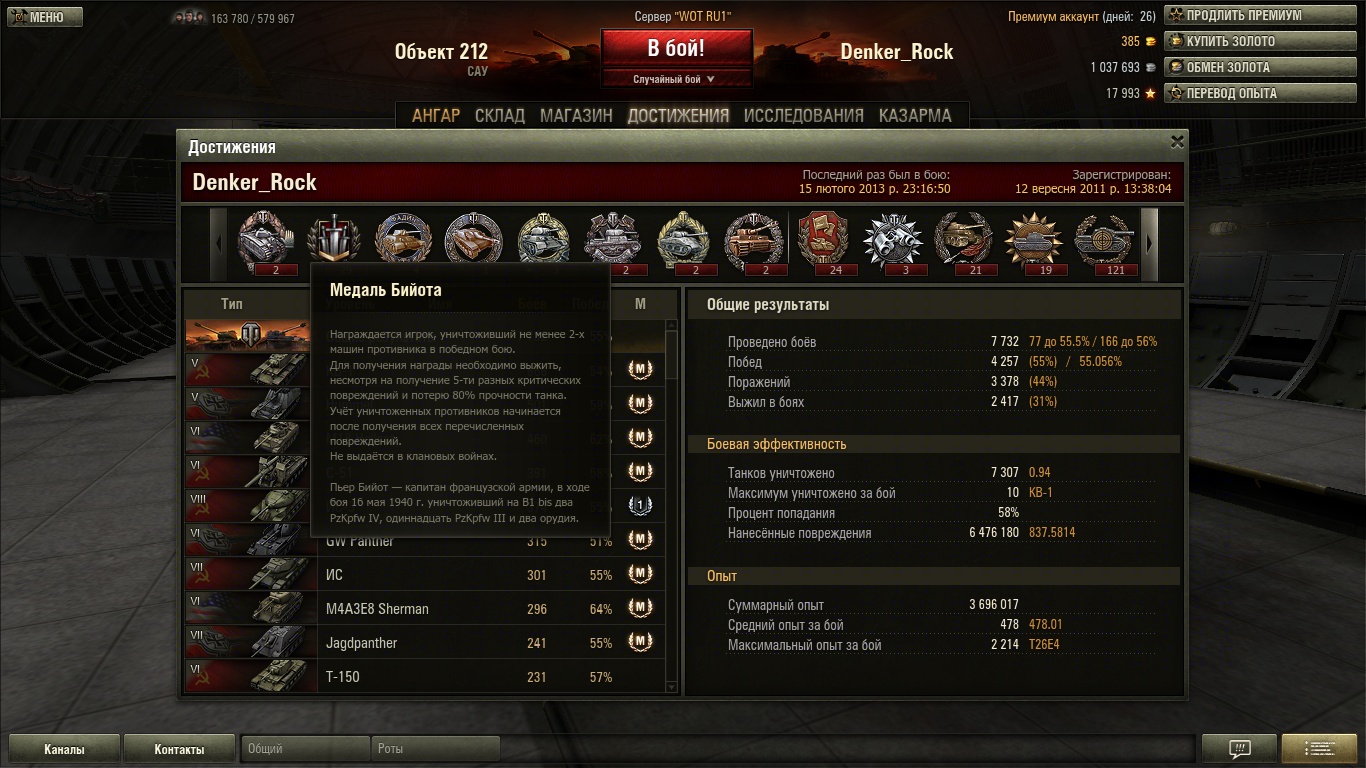Open the Меню button
The height and width of the screenshot is (768, 1366).
45,17
